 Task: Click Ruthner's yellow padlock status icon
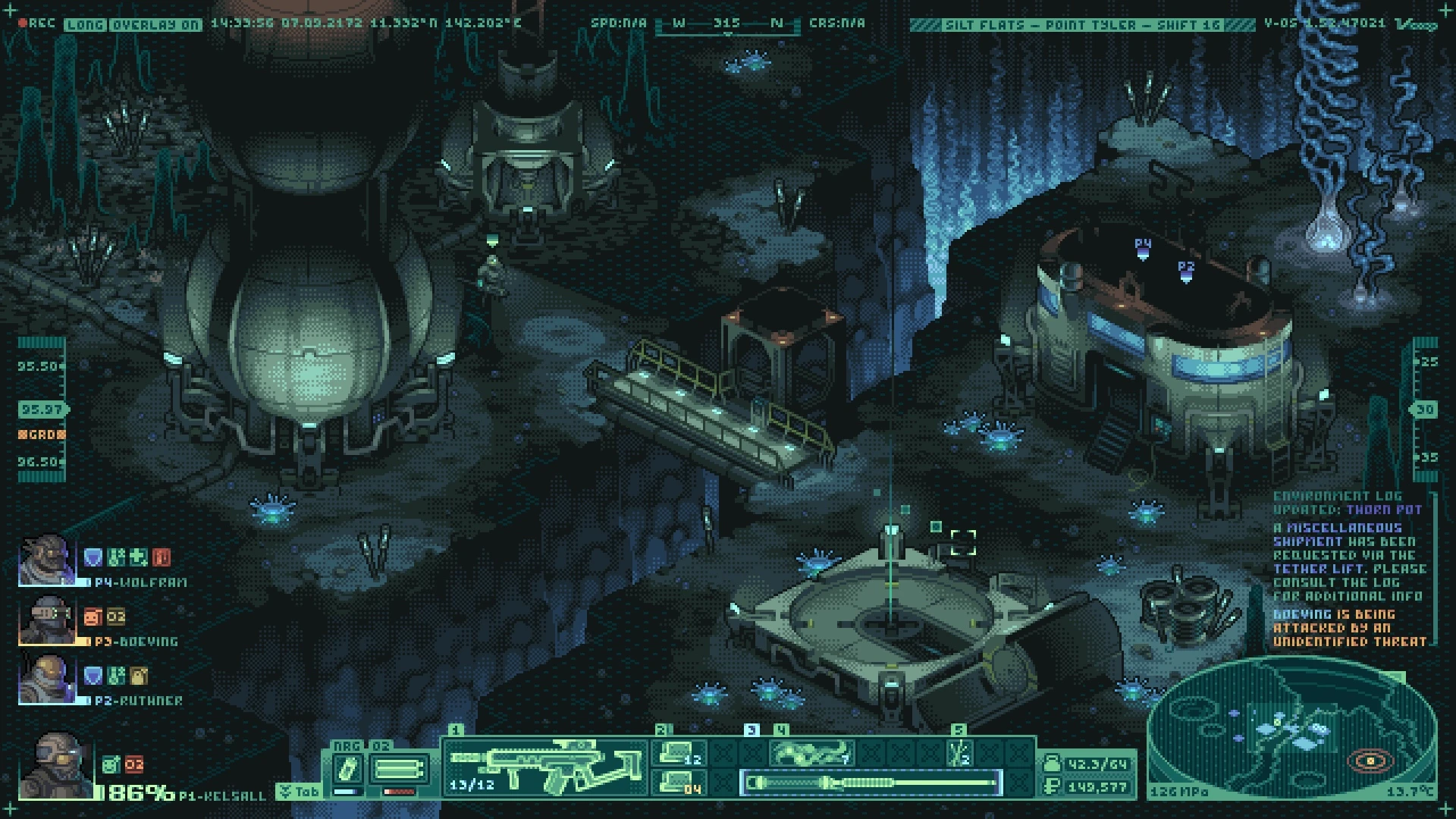click(x=139, y=676)
